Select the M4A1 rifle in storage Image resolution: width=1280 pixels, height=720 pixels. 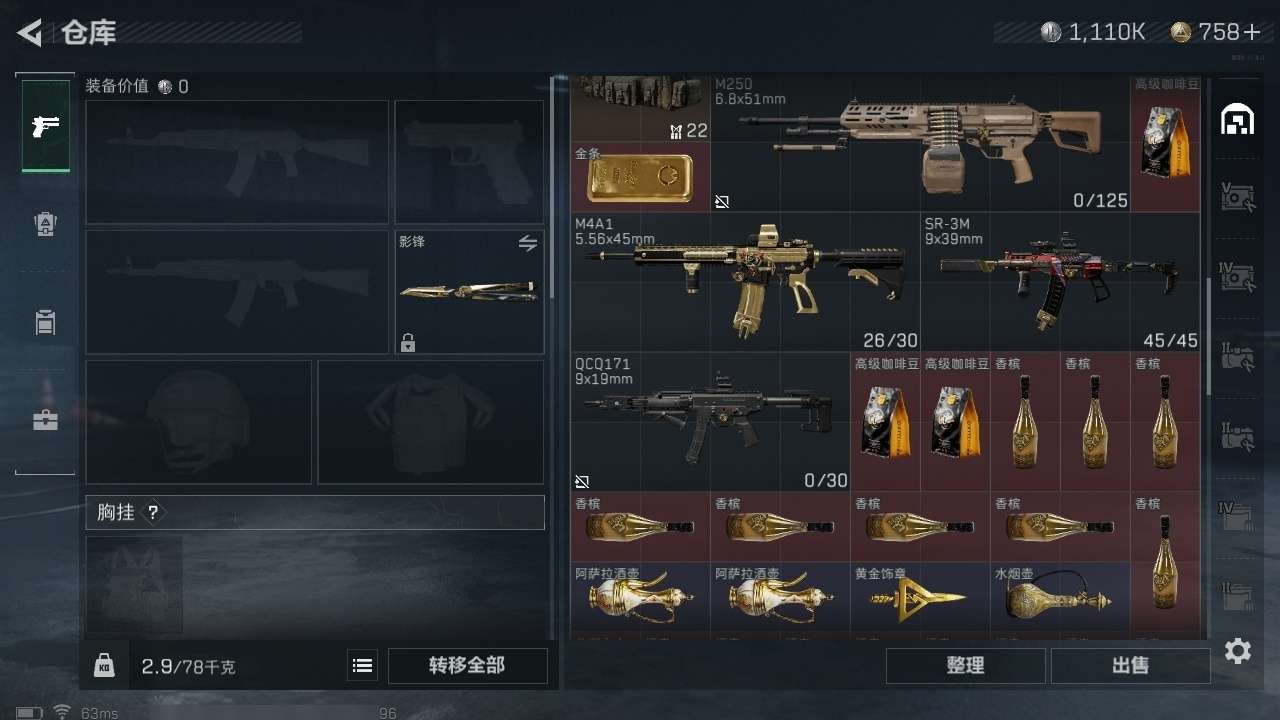[x=745, y=280]
